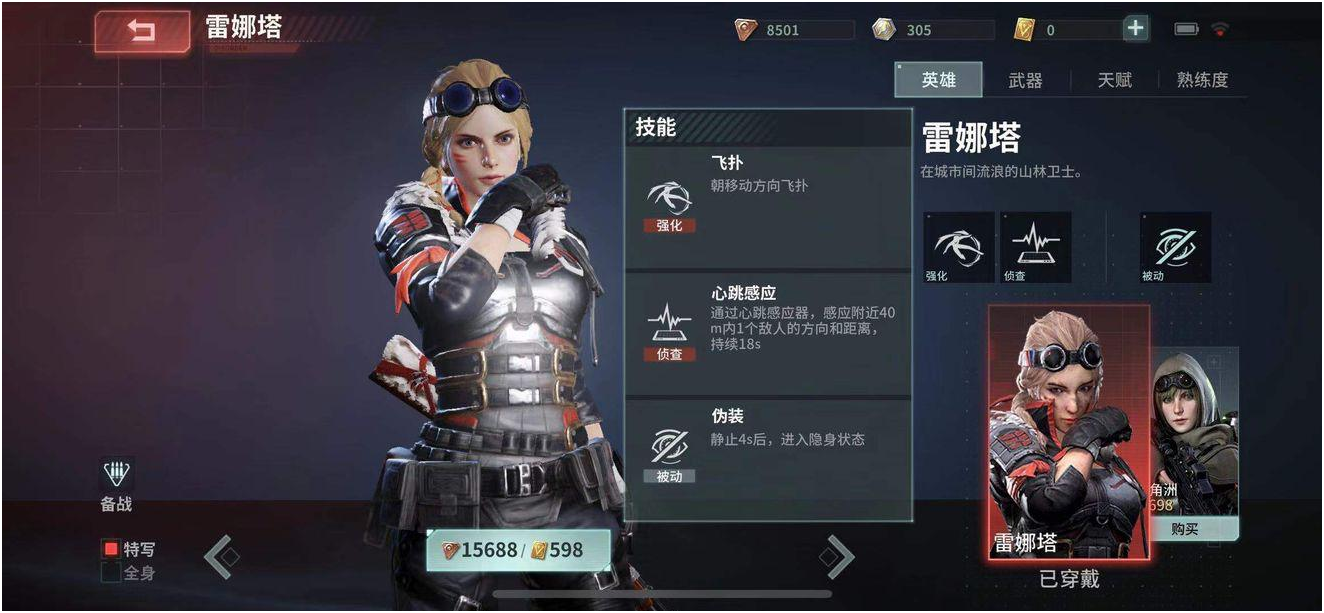
Task: Select the 心跳感应 skill row
Action: [x=767, y=333]
